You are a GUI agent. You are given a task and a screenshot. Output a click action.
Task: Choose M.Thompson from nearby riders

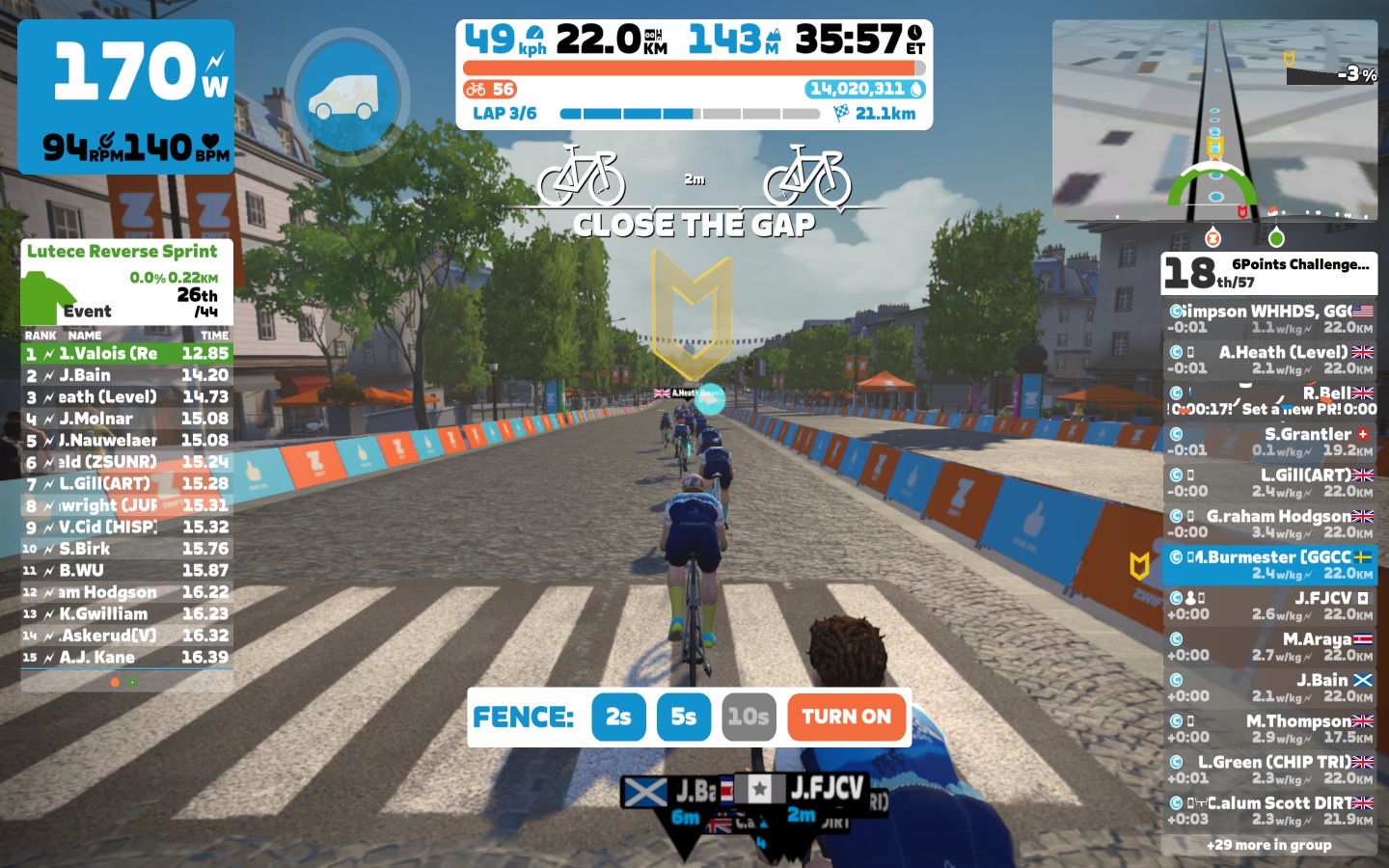[x=1269, y=729]
